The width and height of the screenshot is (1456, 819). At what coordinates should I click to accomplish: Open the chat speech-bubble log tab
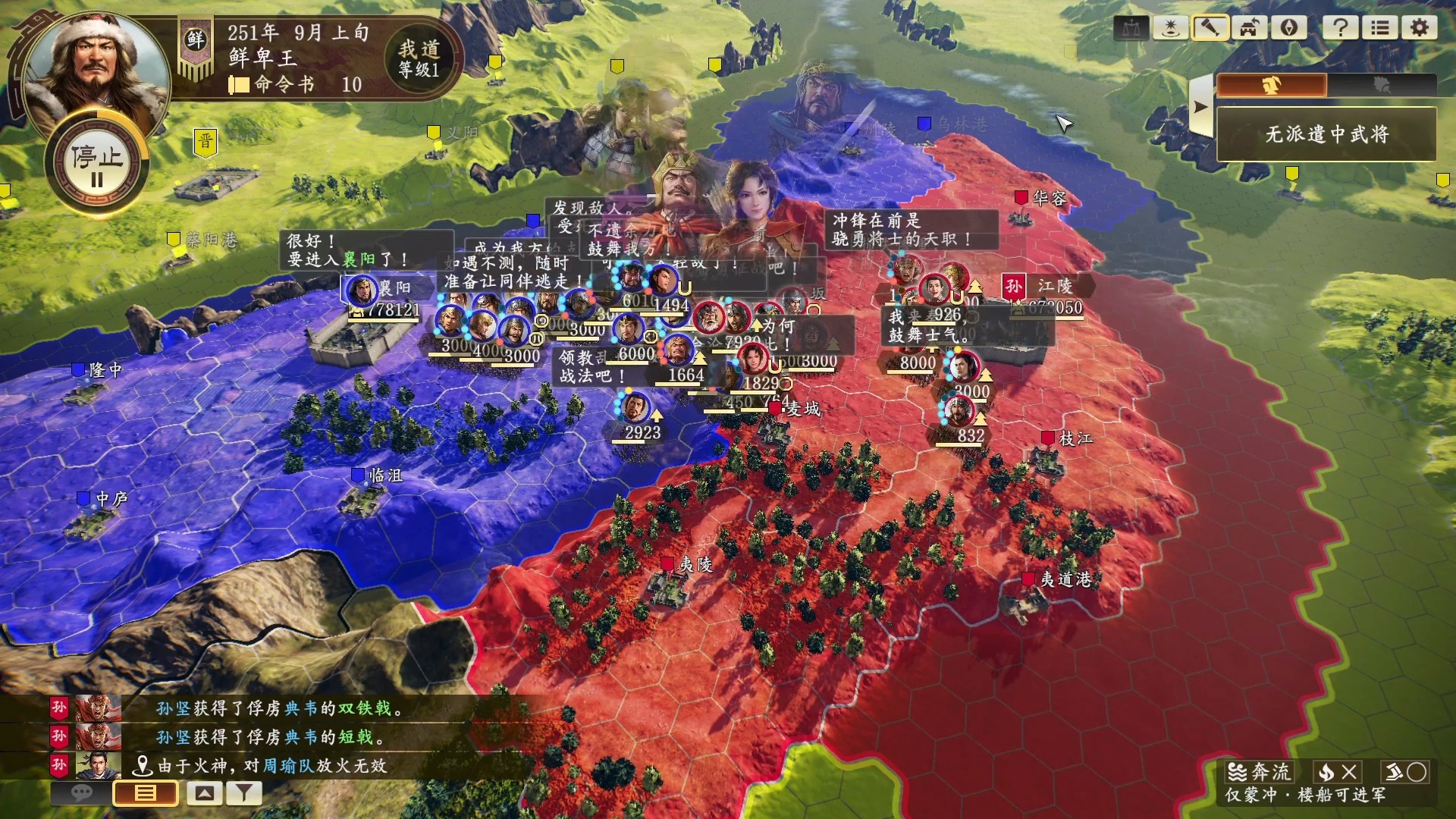point(81,793)
